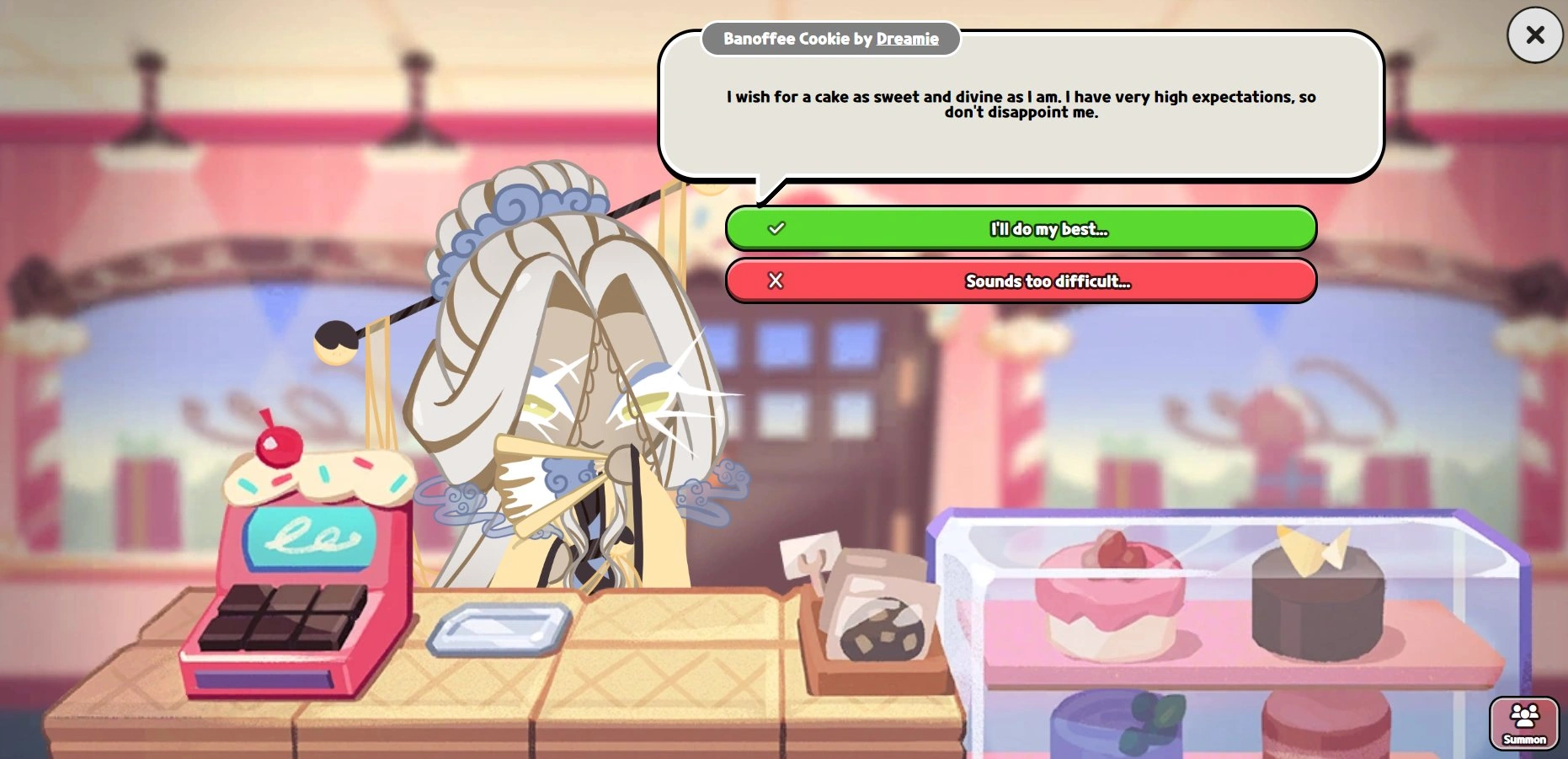
Task: Choose 'I'll do my best...'
Action: coord(1021,228)
